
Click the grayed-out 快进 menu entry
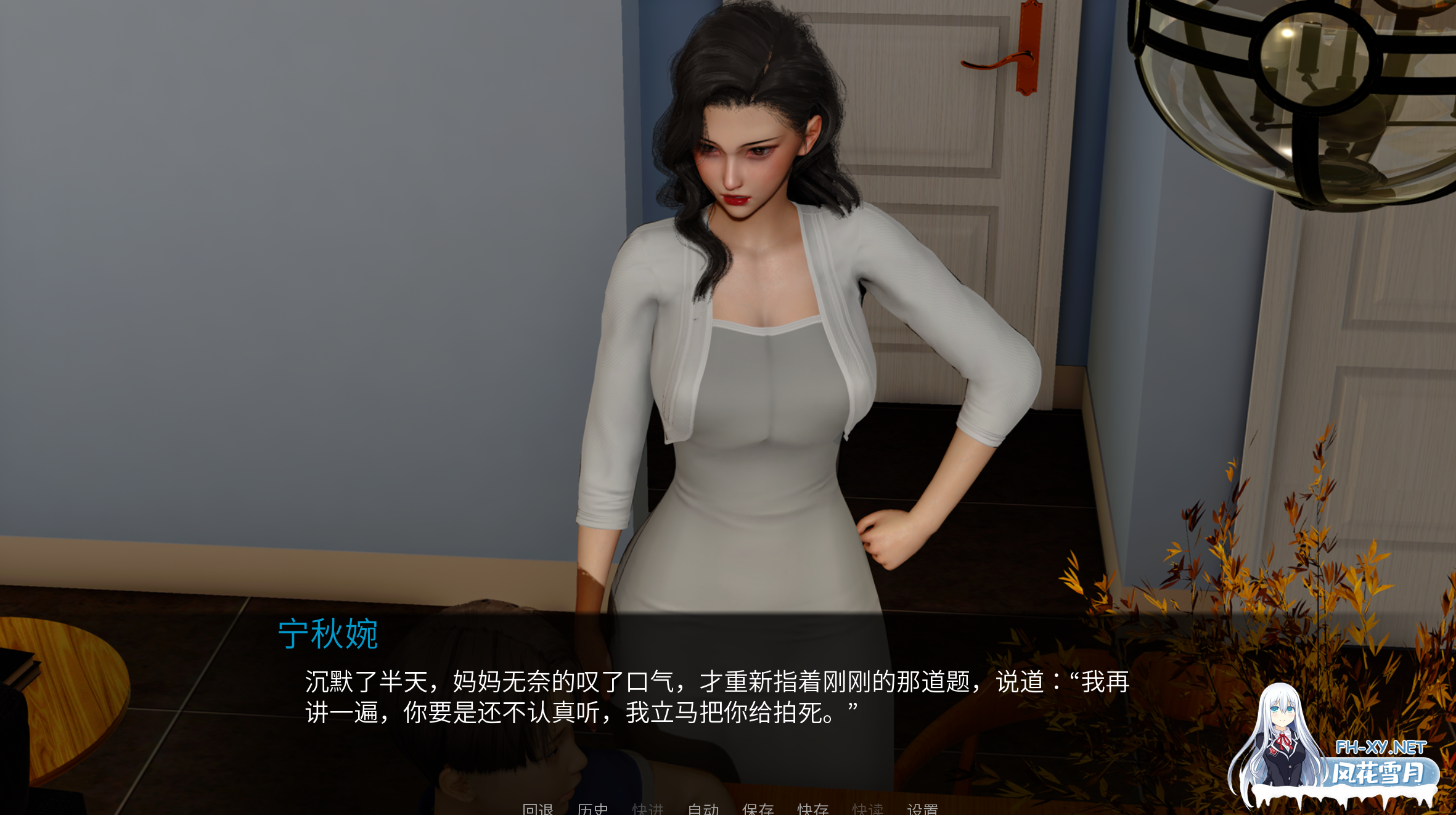[648, 809]
